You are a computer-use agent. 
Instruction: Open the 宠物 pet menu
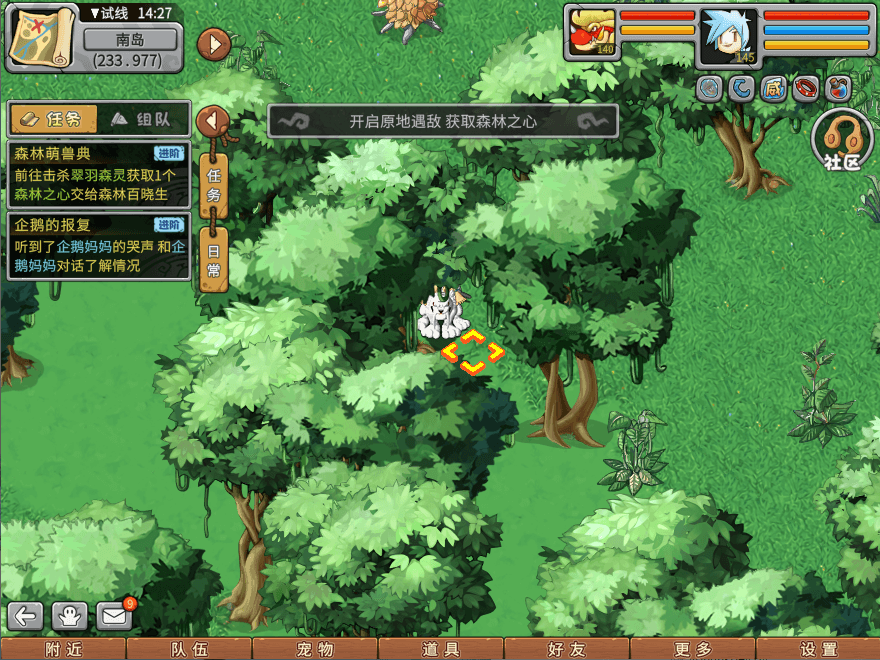(x=315, y=649)
